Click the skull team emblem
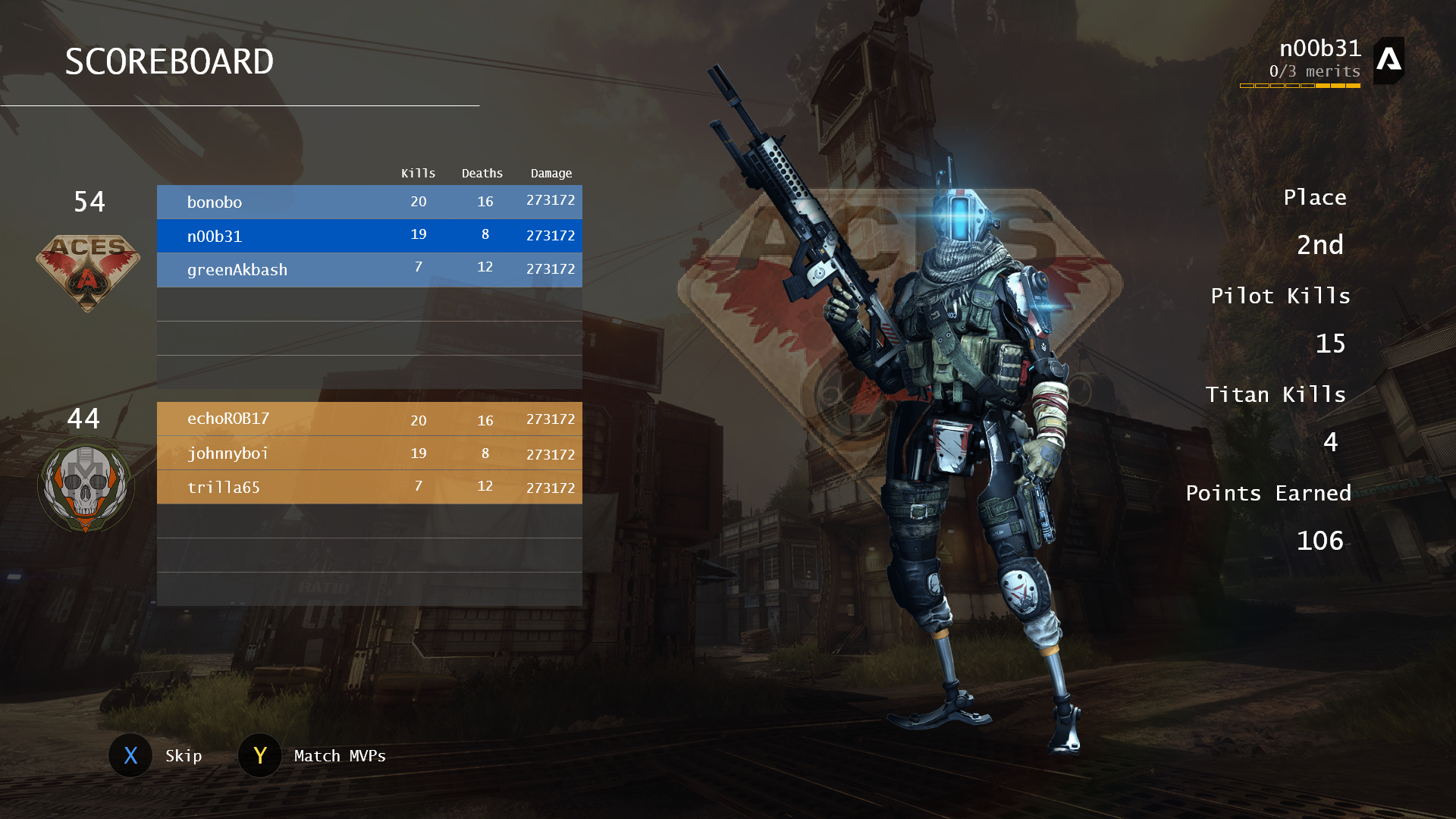1456x819 pixels. (86, 485)
